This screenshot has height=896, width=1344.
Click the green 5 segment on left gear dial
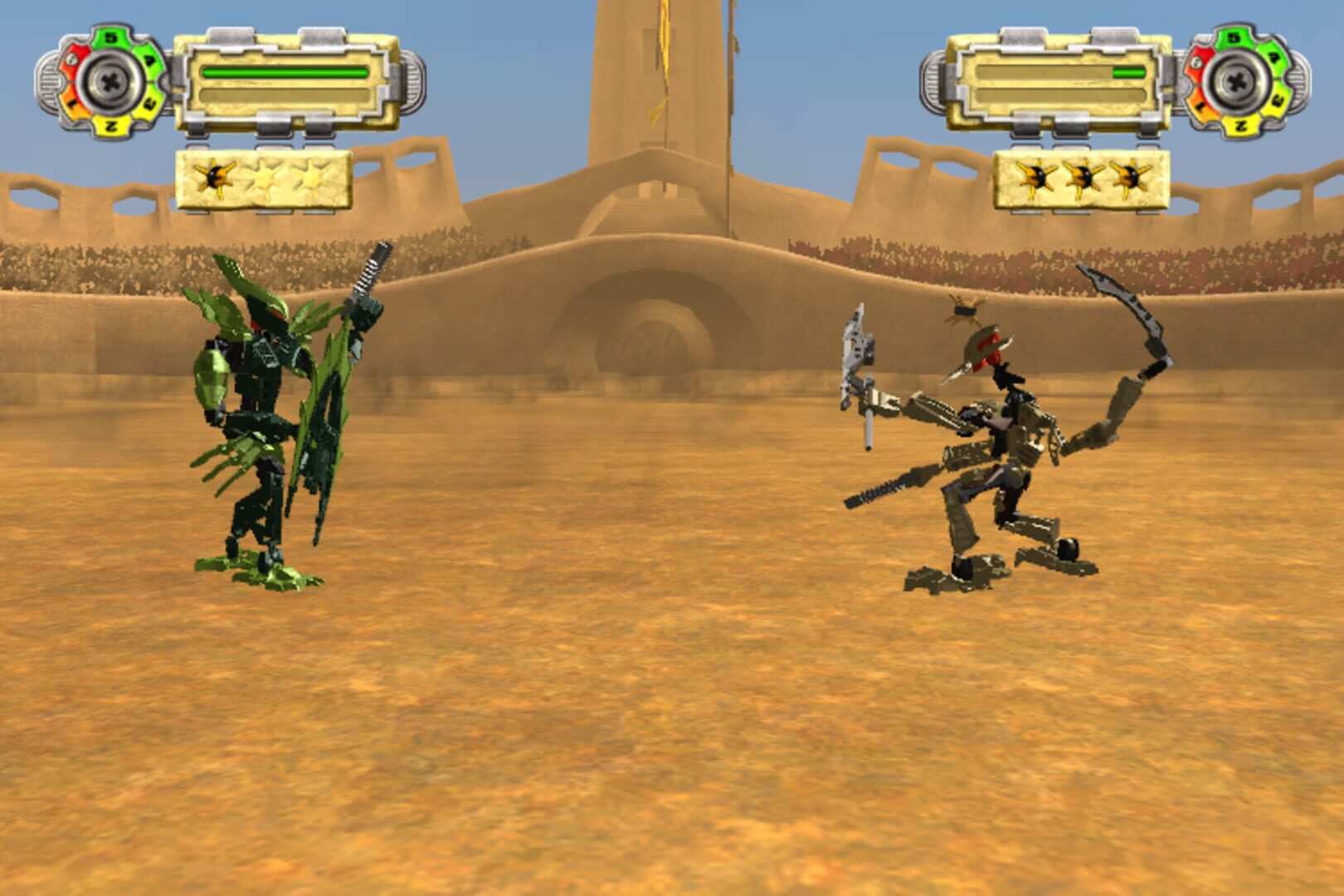110,37
